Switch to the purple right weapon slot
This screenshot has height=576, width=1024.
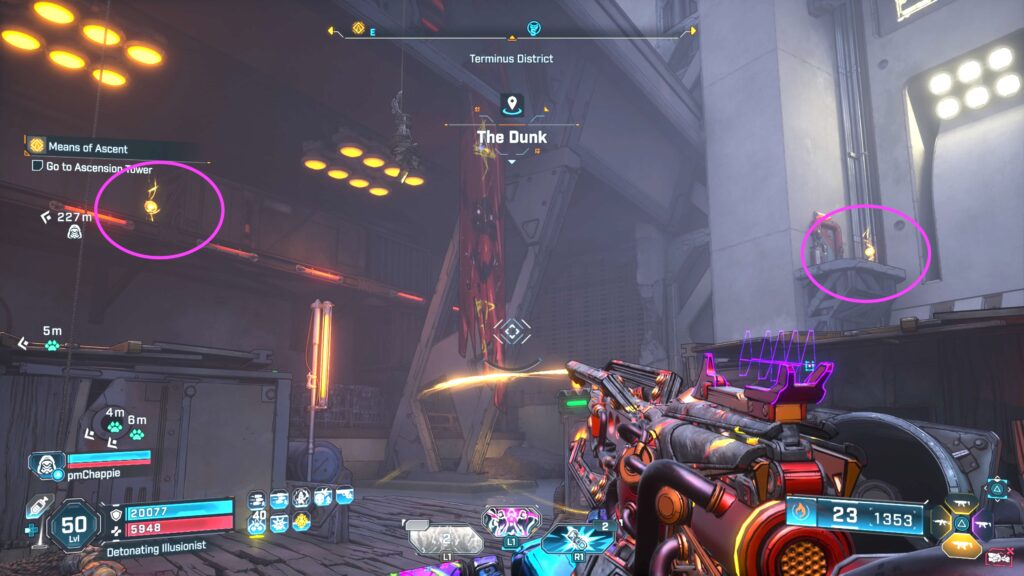pyautogui.click(x=984, y=522)
